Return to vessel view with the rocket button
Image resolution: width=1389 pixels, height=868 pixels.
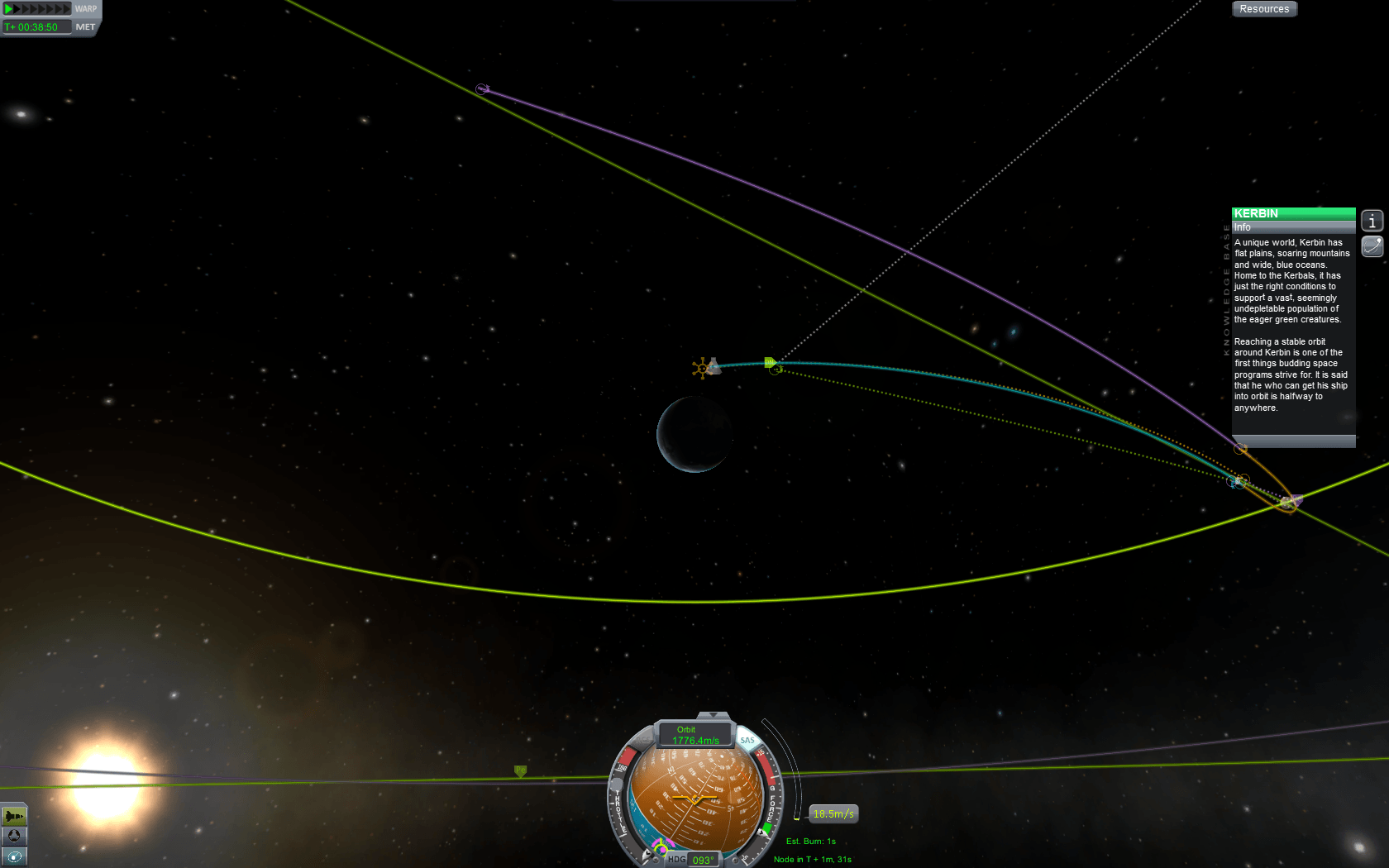pyautogui.click(x=14, y=816)
